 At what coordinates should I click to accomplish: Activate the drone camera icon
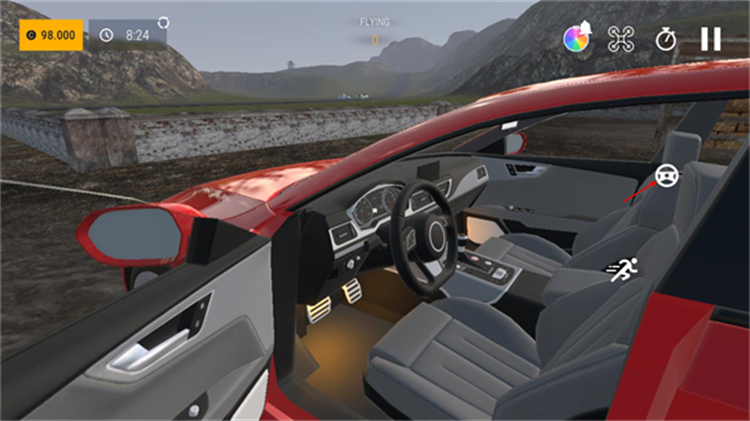(621, 39)
